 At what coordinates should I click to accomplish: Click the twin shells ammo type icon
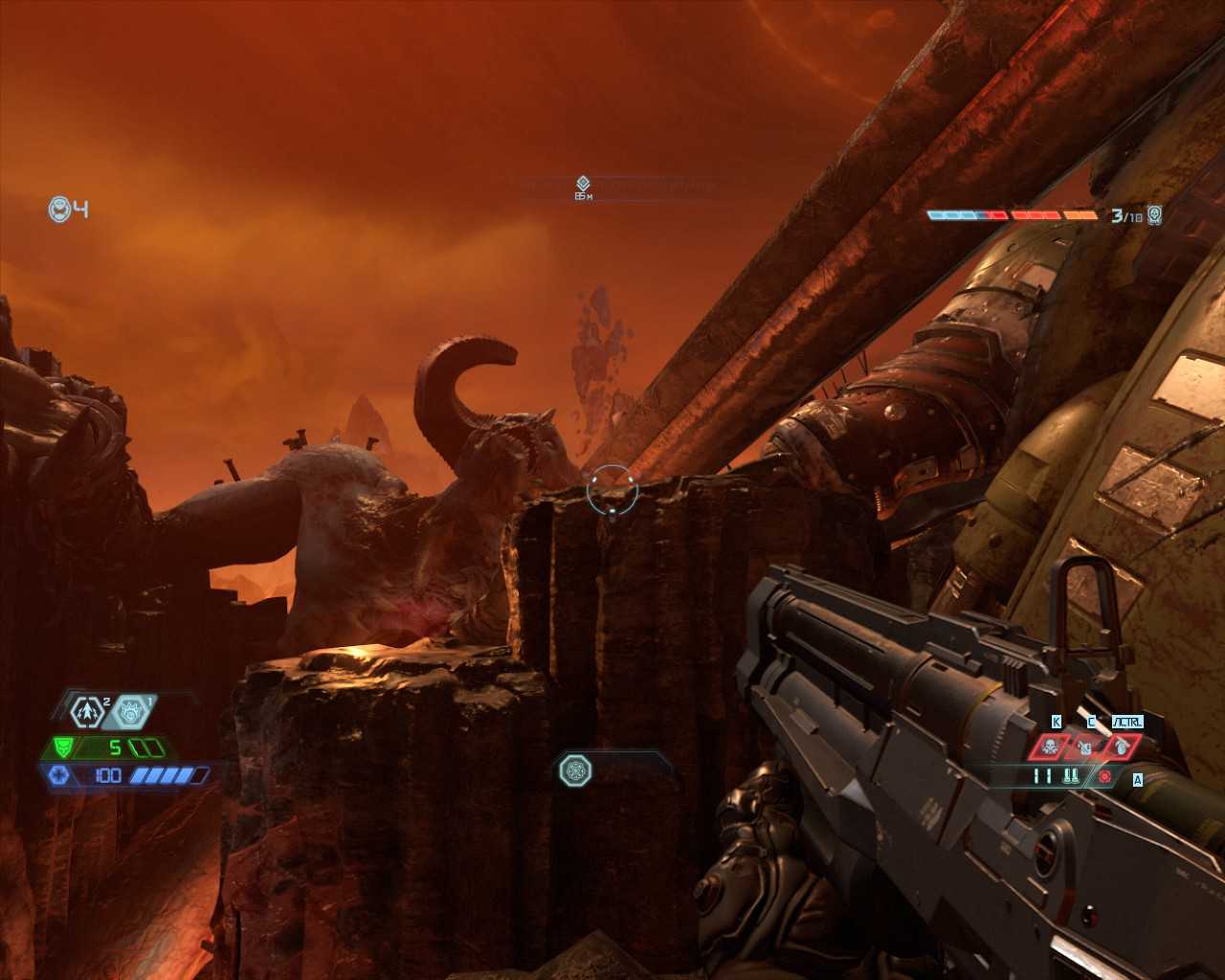[1070, 776]
